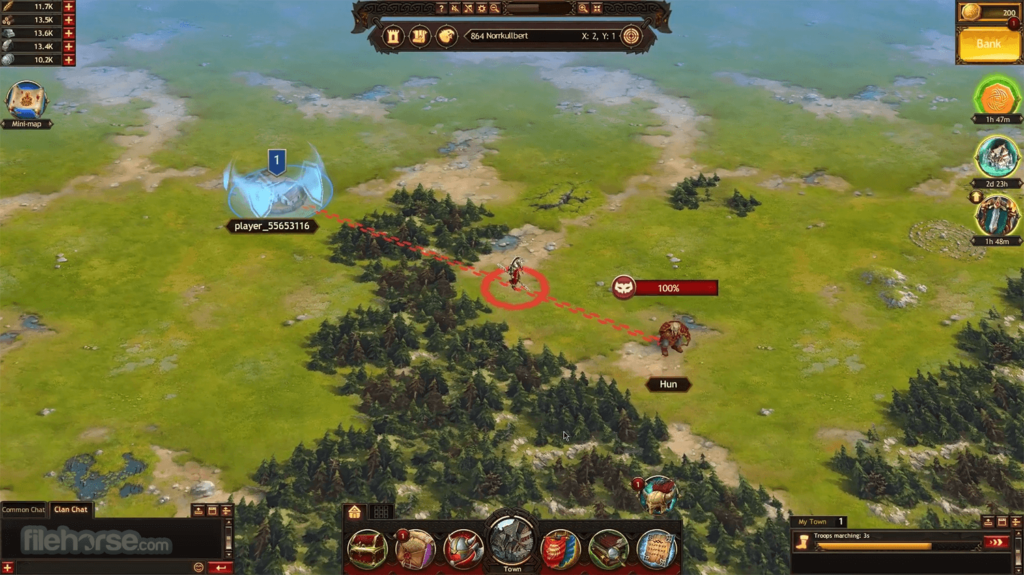Open the Bank

(x=988, y=44)
